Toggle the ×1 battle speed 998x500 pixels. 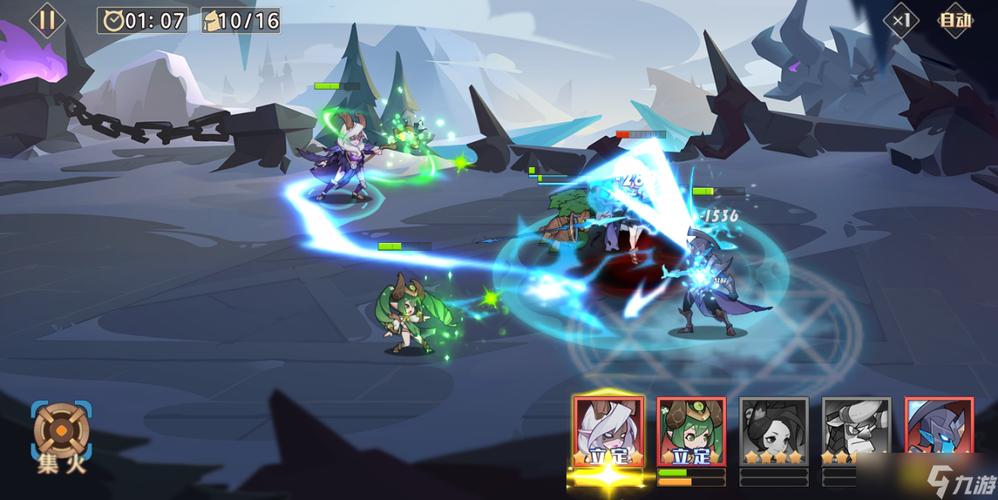[903, 20]
